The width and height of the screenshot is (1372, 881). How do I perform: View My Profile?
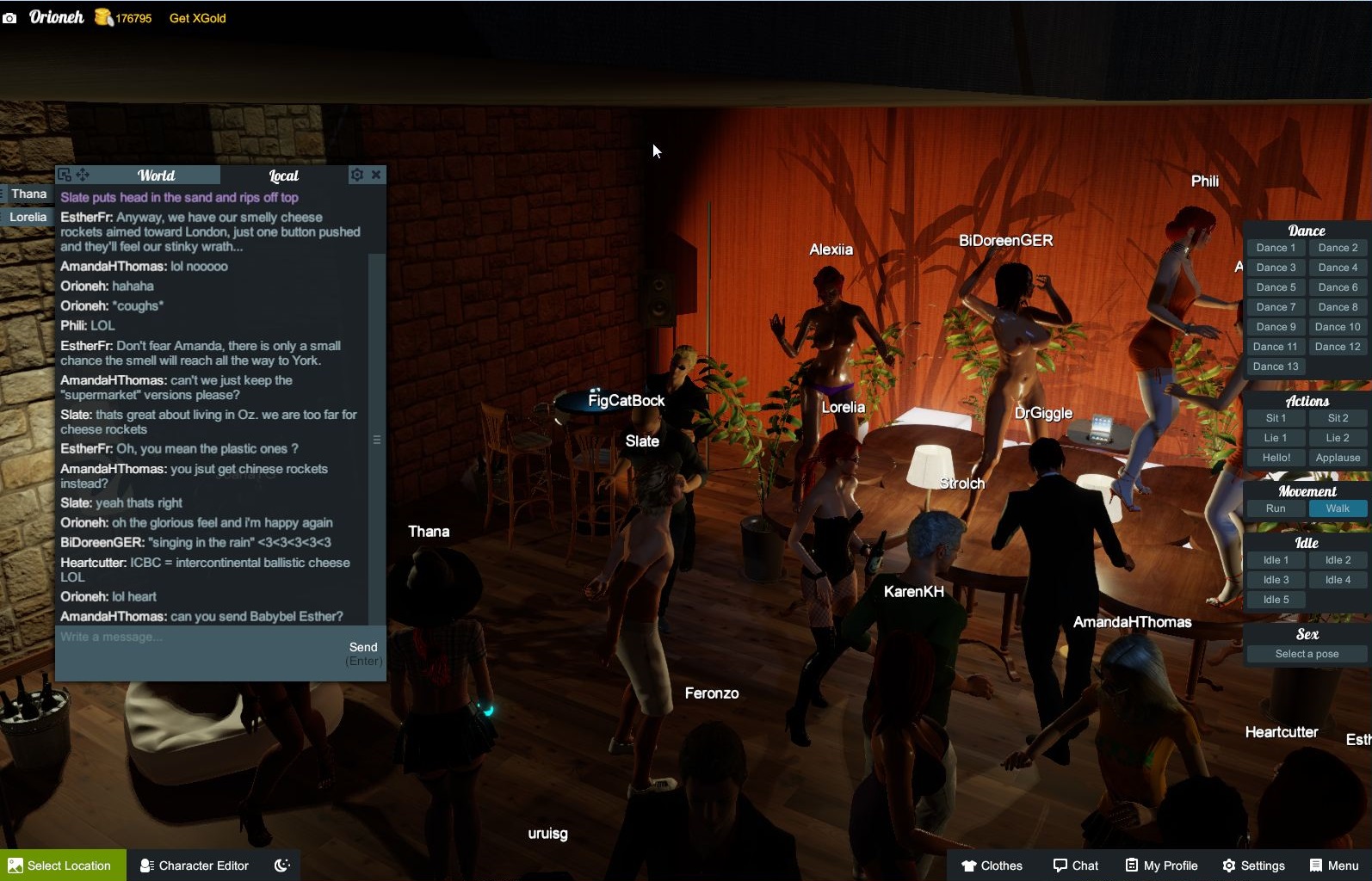click(x=1161, y=866)
